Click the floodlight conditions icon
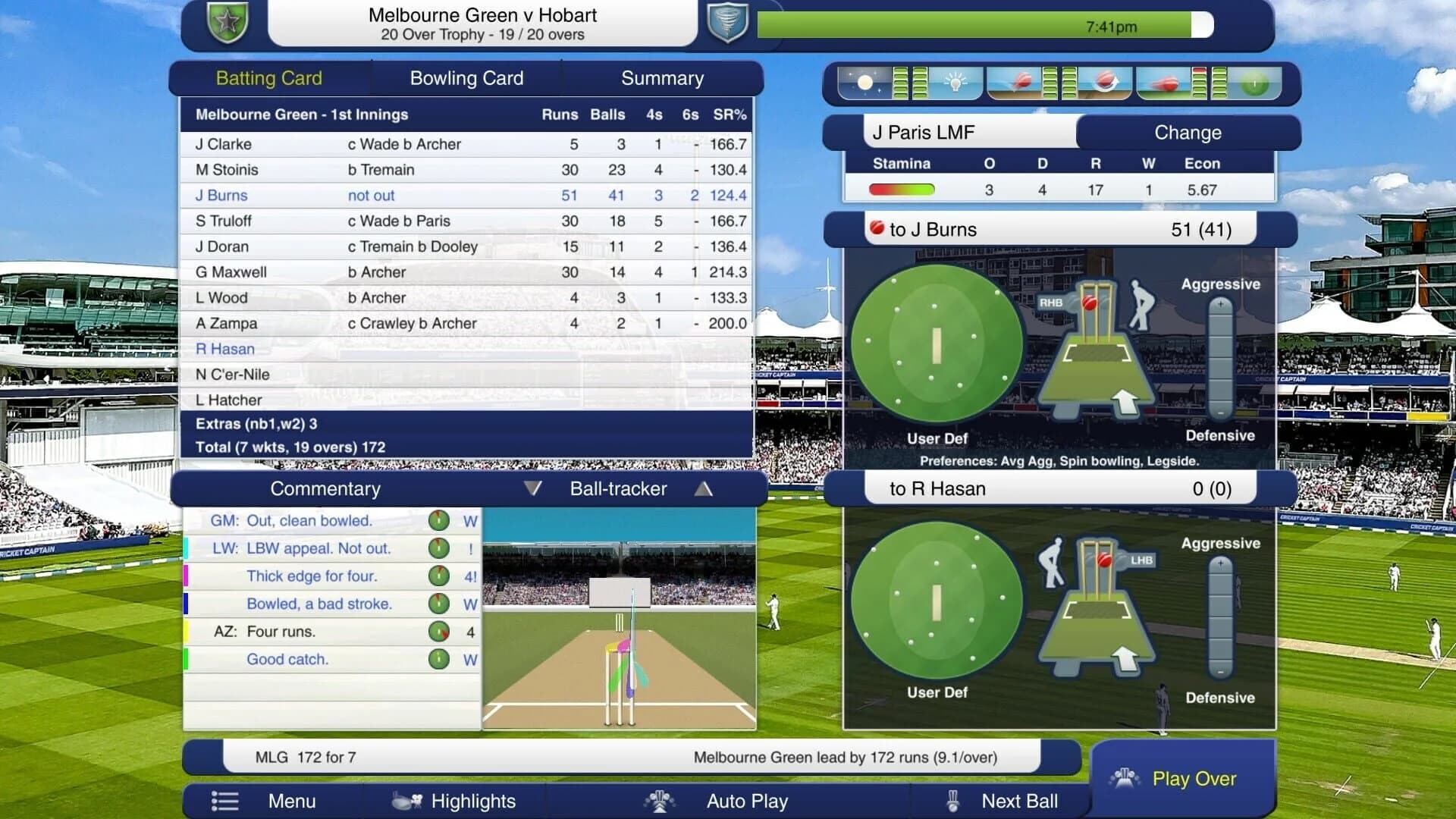This screenshot has height=819, width=1456. 954,83
